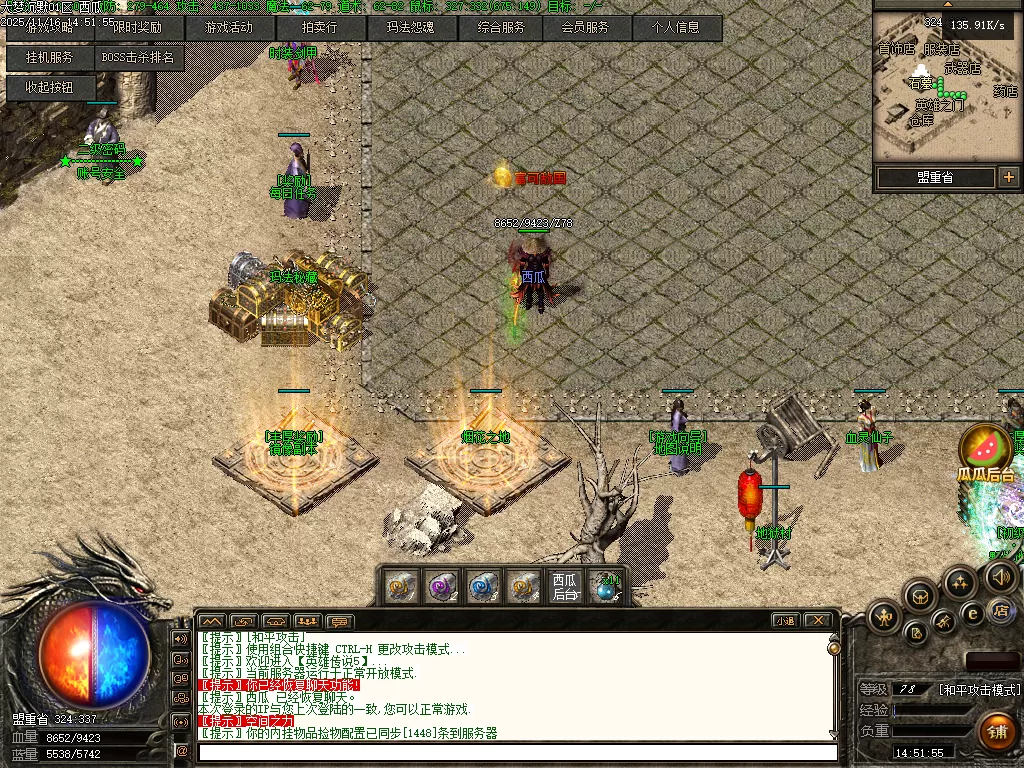Image resolution: width=1024 pixels, height=768 pixels.
Task: Open the 综合服务 general services menu
Action: pyautogui.click(x=499, y=28)
